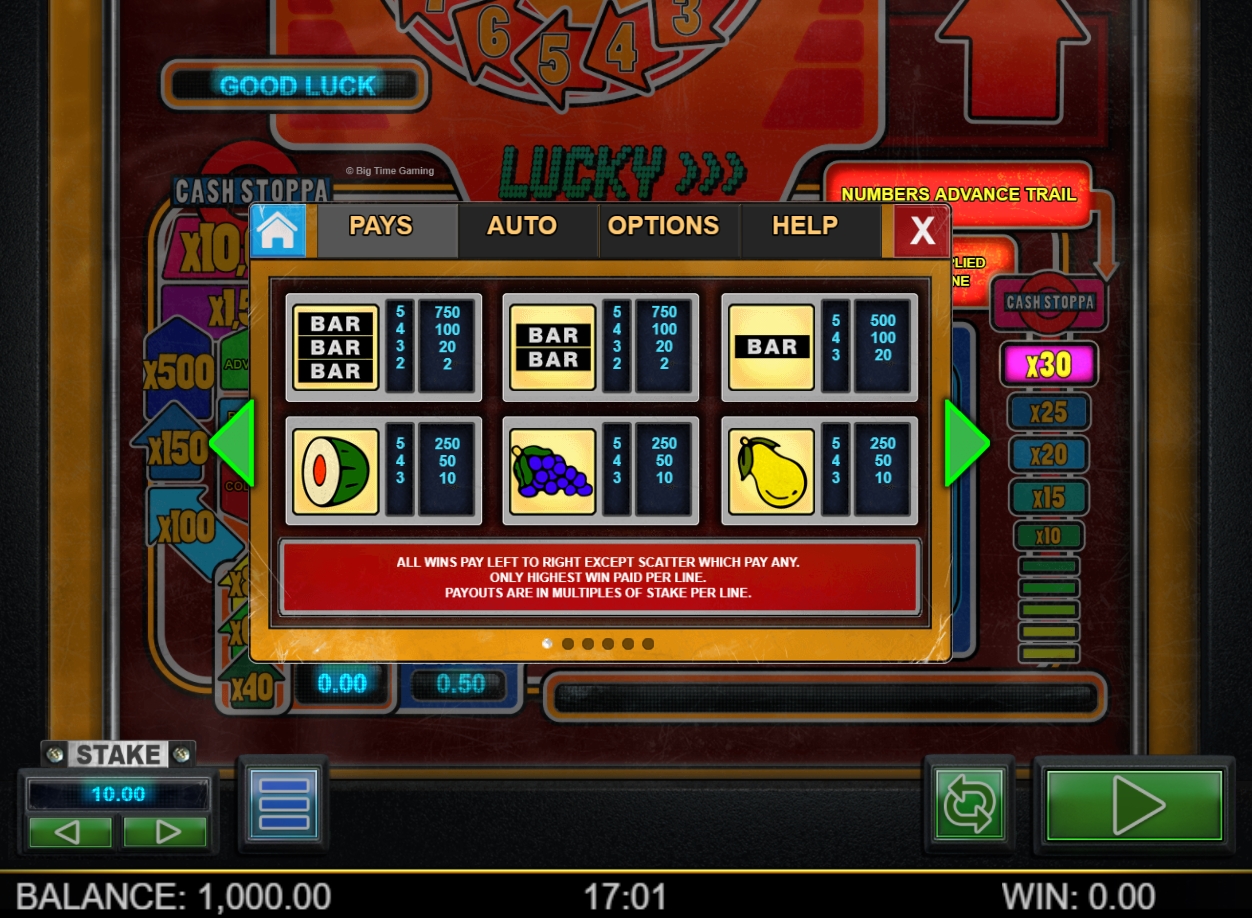Activate the autoplay circular arrows button
The height and width of the screenshot is (918, 1252).
pyautogui.click(x=968, y=803)
